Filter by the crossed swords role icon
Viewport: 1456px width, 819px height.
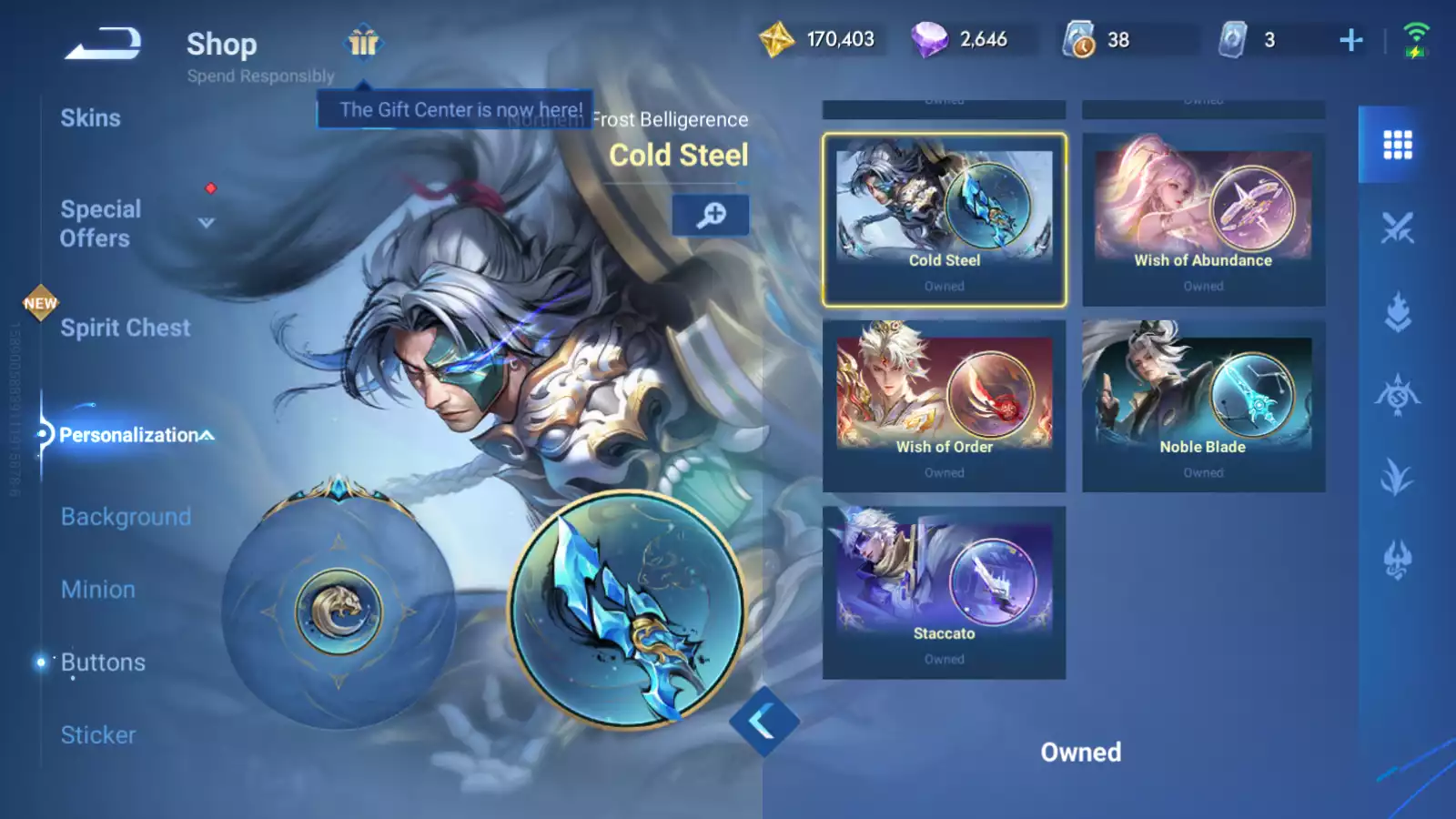(x=1397, y=227)
